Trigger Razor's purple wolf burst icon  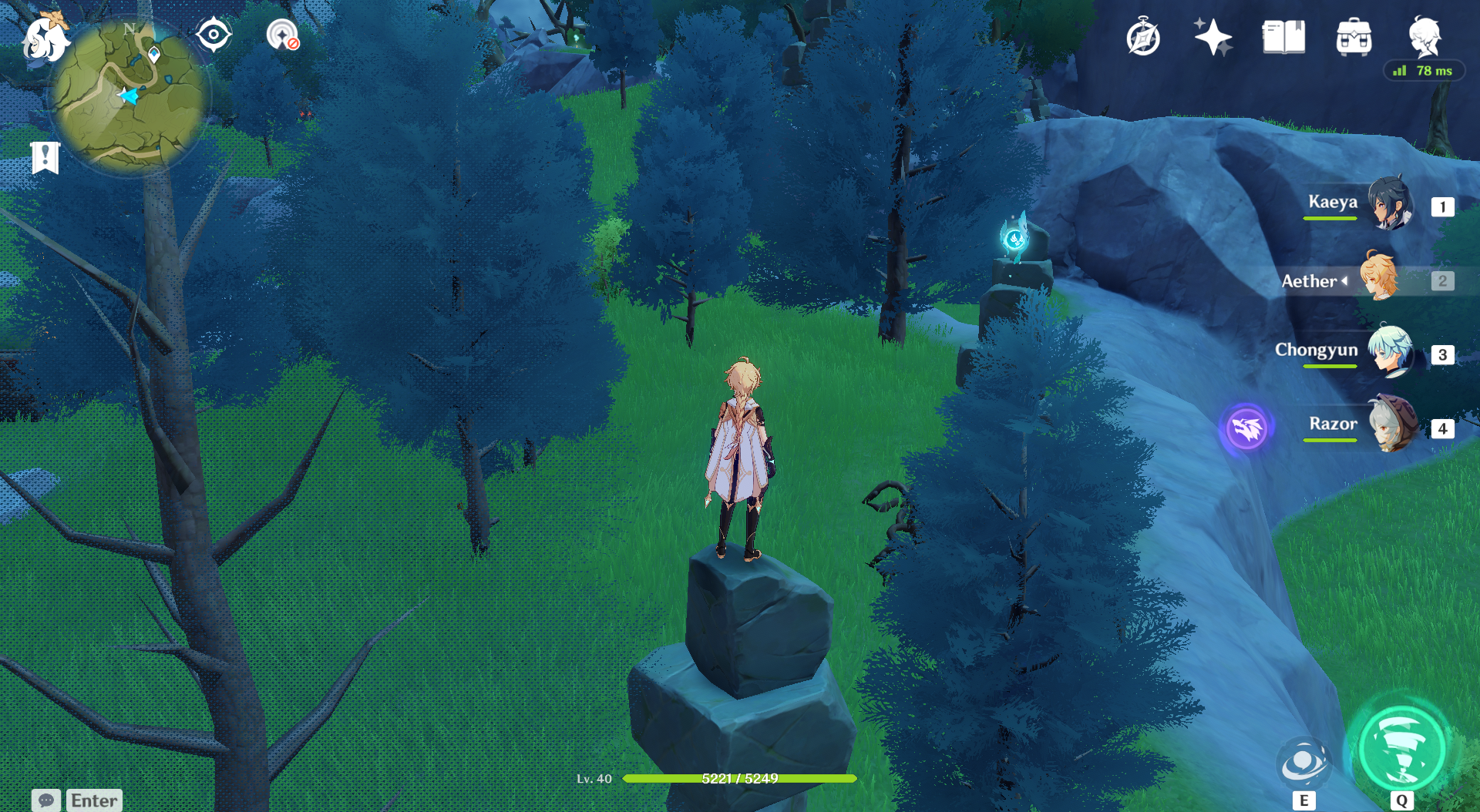[1246, 428]
